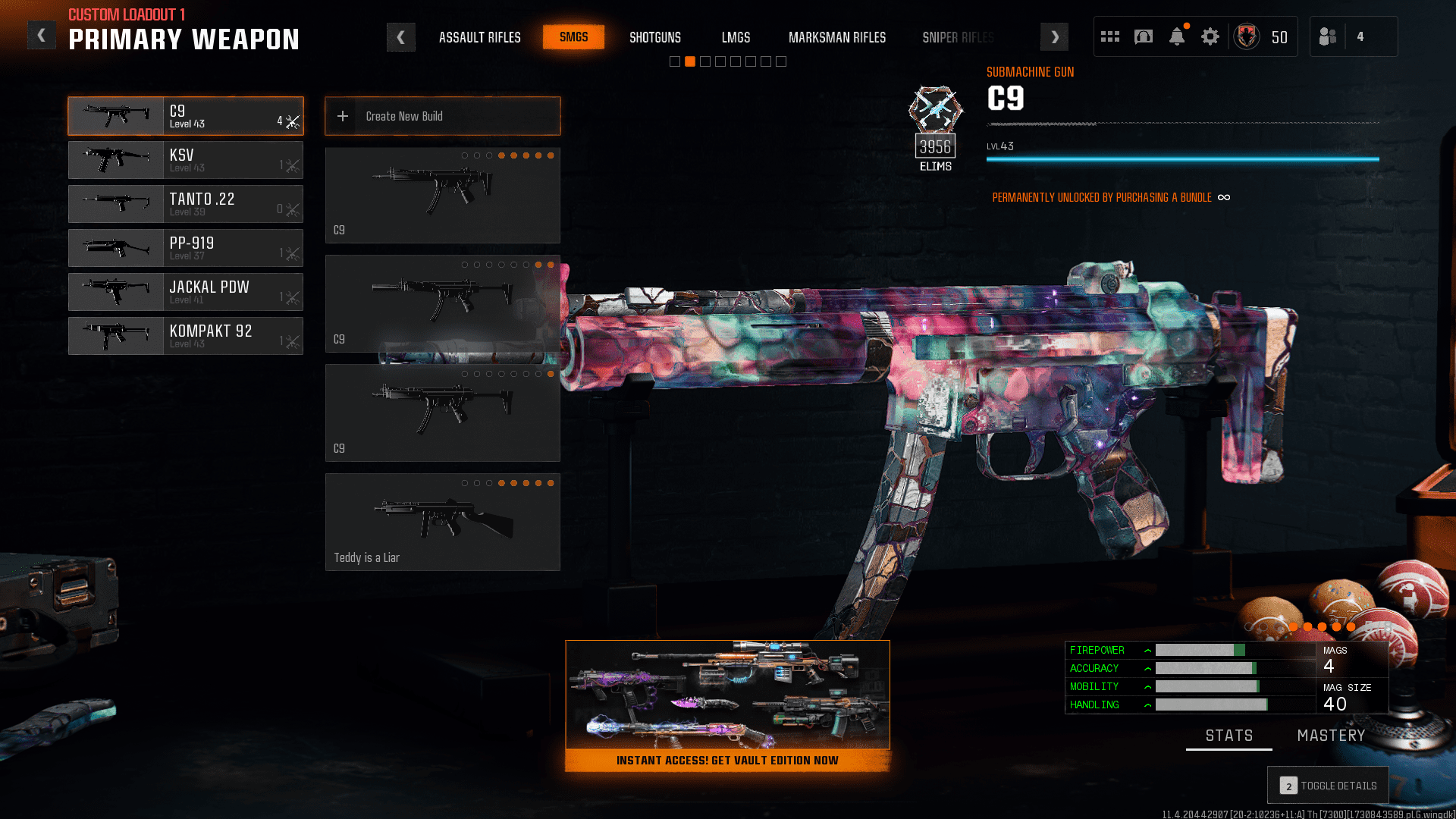Select the Teddy is a Liar build
The image size is (1456, 819).
click(x=442, y=522)
